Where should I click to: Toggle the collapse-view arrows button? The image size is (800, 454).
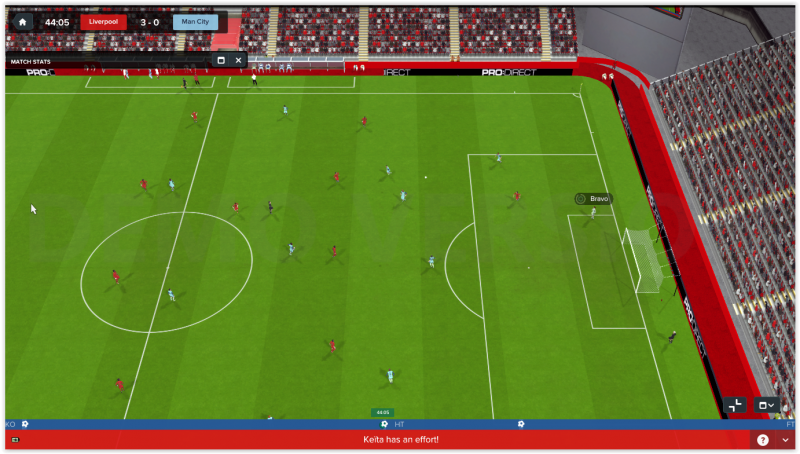coord(735,405)
